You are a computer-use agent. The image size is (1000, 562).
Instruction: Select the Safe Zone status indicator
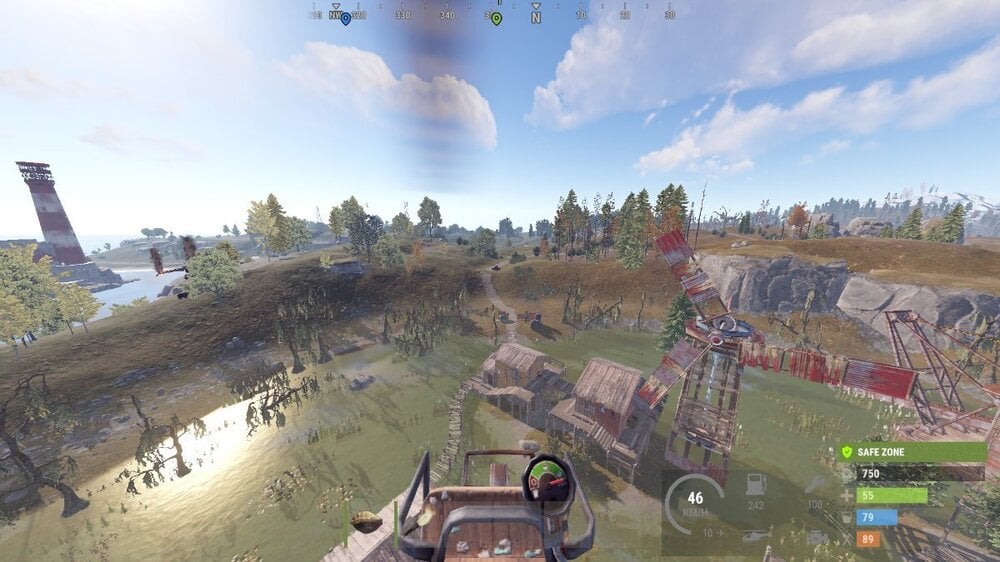coord(912,452)
